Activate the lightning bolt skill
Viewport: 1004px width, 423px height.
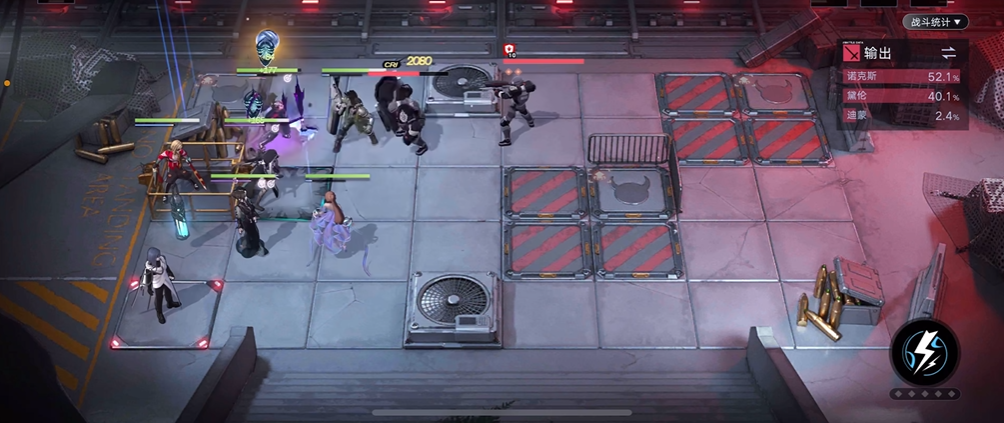(925, 351)
